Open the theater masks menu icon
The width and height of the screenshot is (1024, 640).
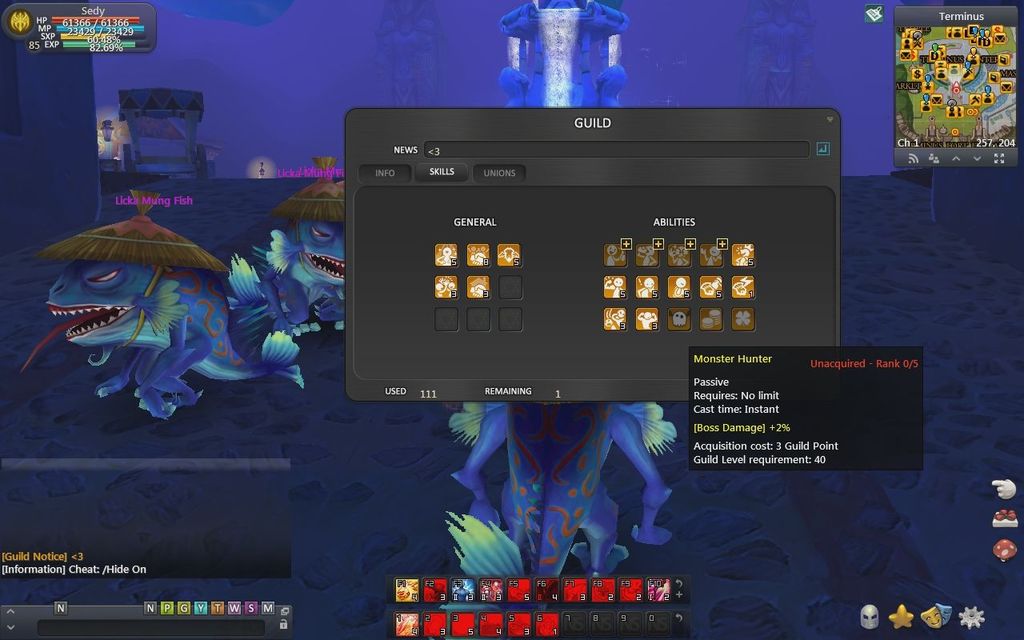pos(936,617)
